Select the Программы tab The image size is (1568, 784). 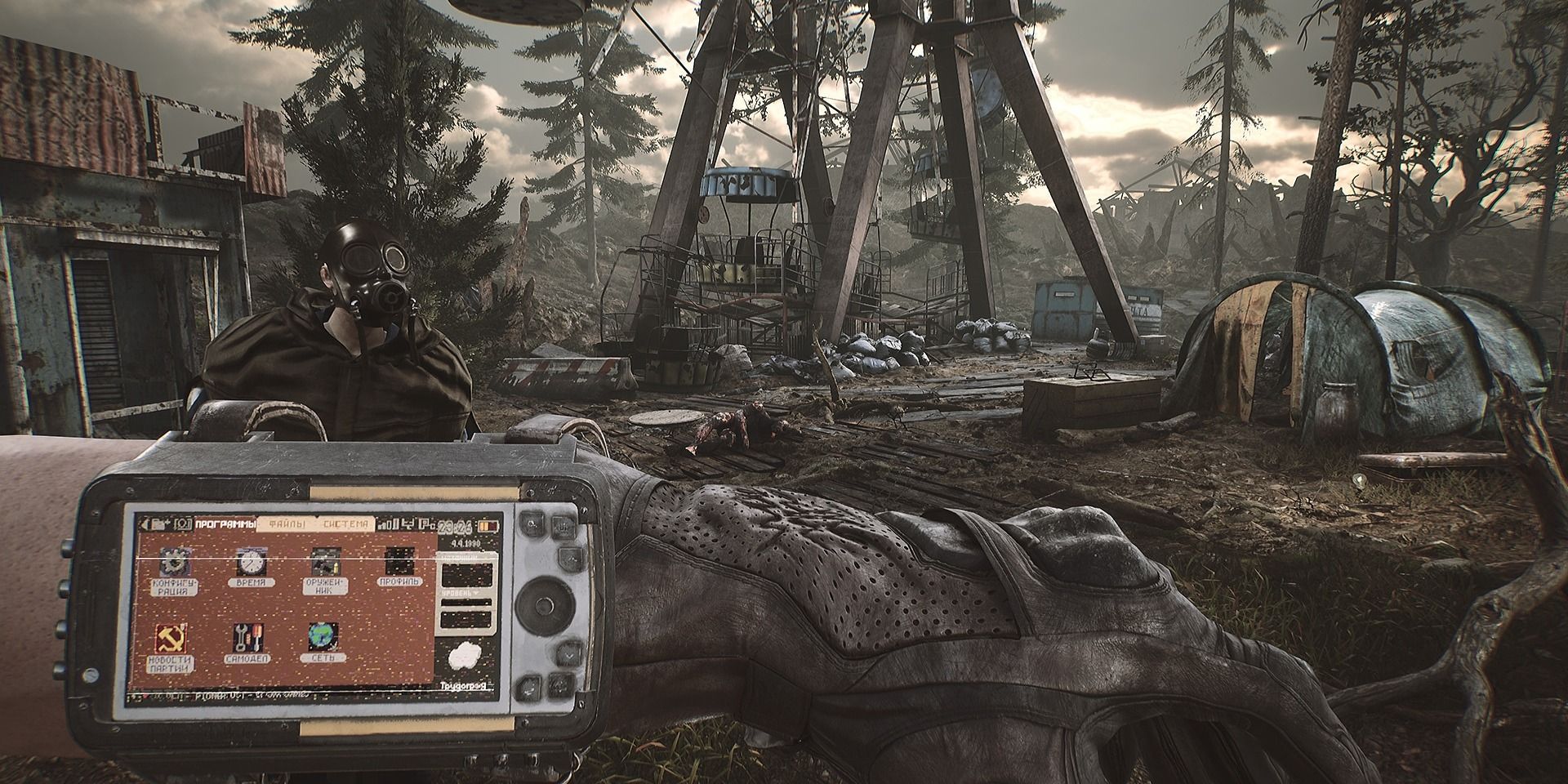coord(225,523)
